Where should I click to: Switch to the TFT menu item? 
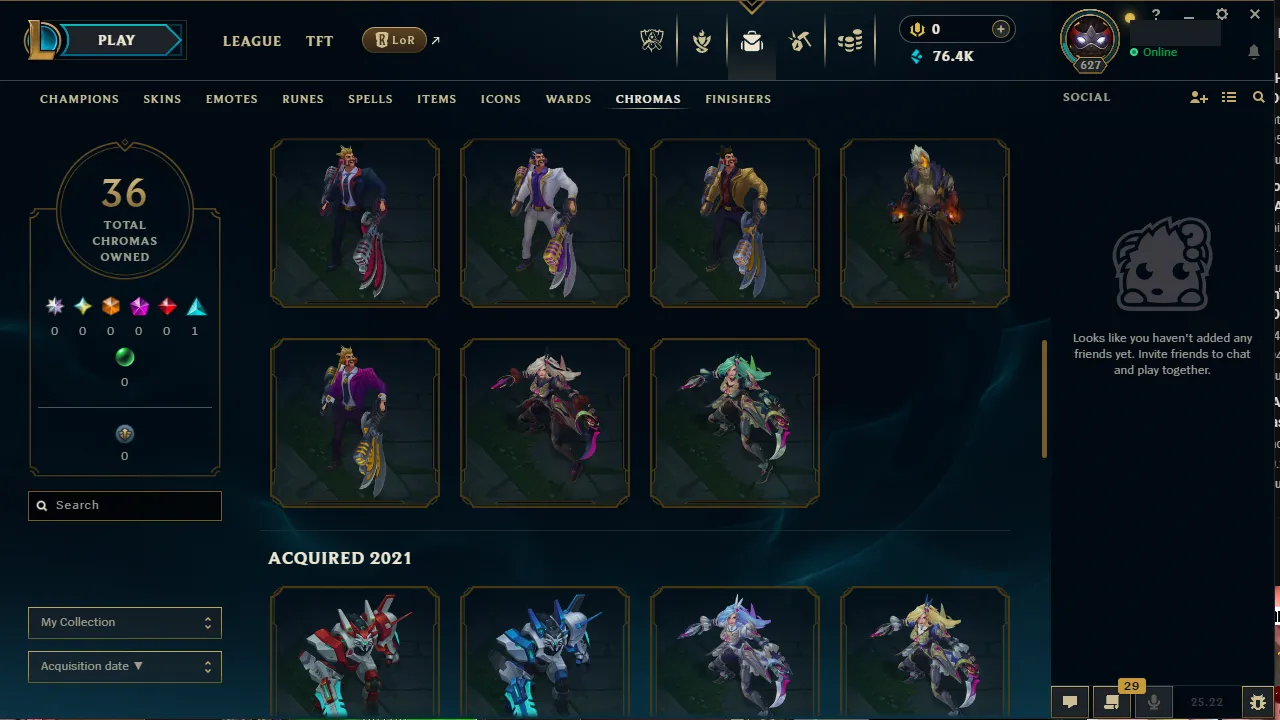pyautogui.click(x=319, y=41)
